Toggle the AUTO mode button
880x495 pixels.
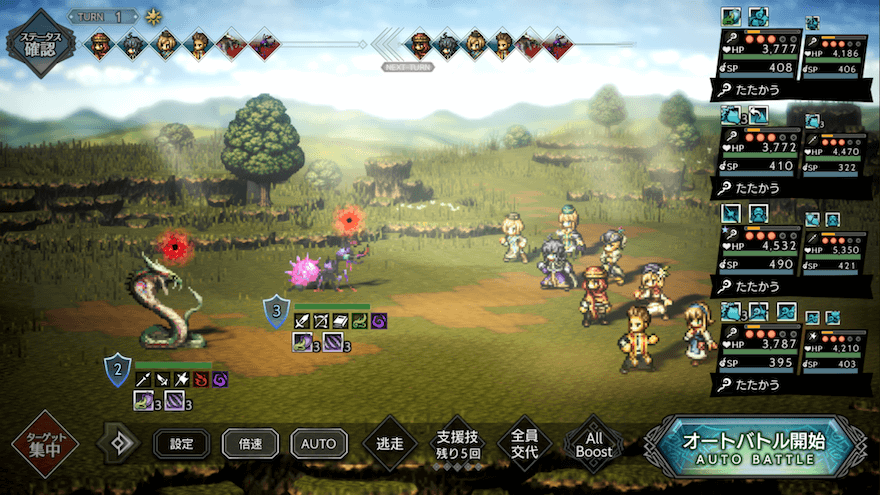[x=319, y=443]
